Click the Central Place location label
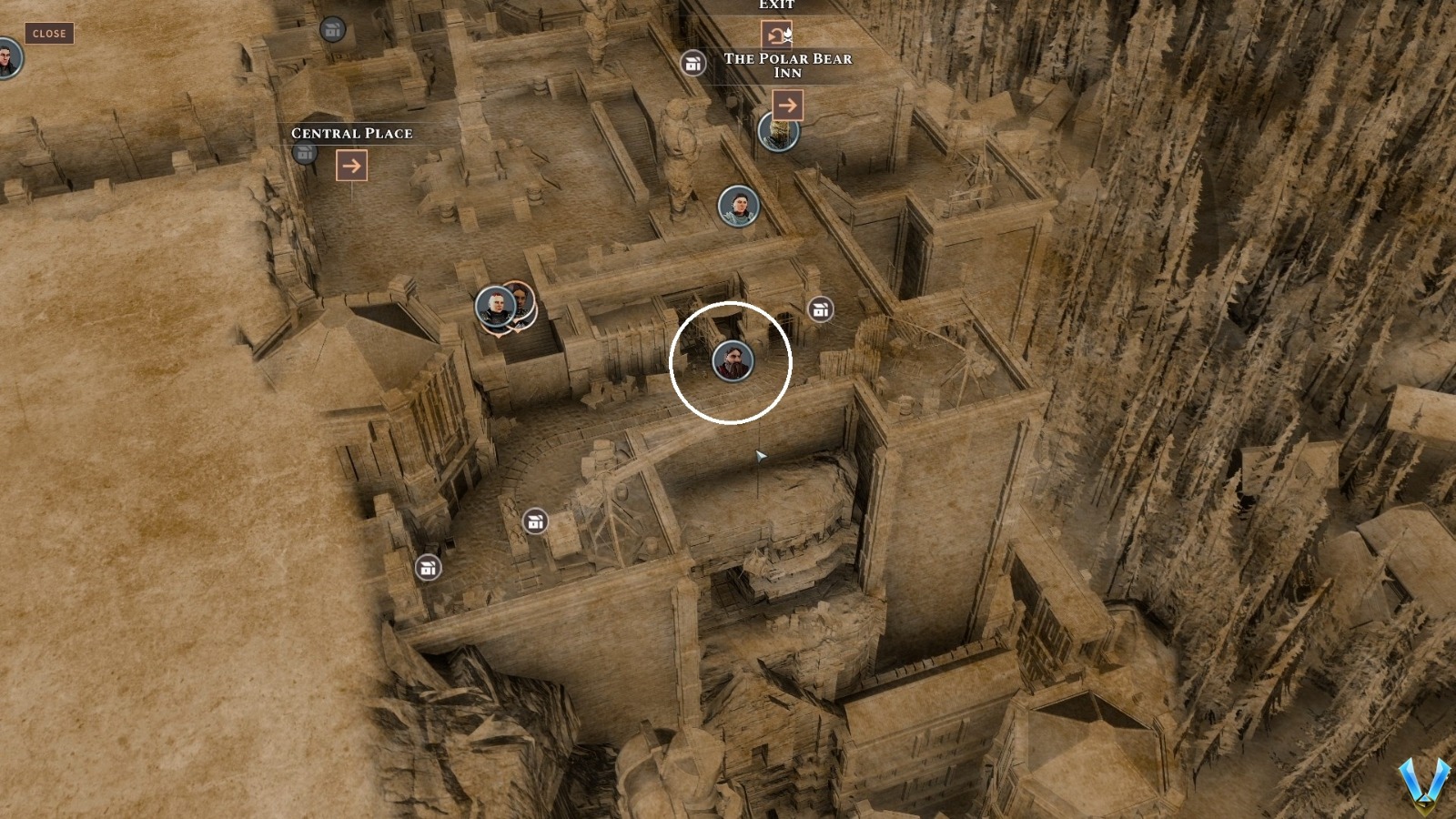The width and height of the screenshot is (1456, 819). (x=351, y=133)
